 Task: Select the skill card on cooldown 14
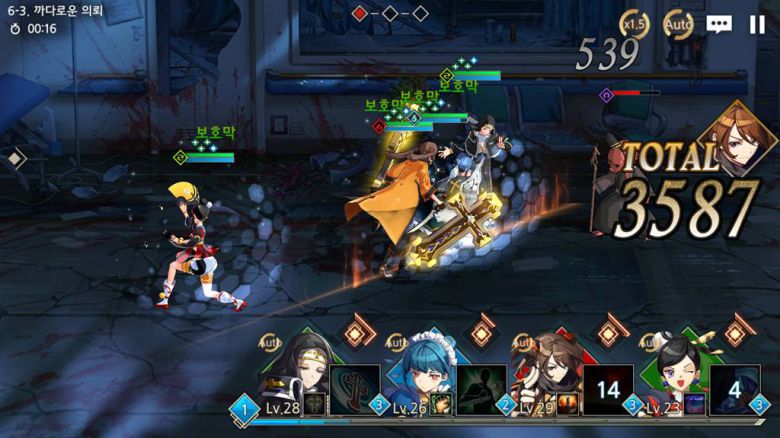click(x=608, y=389)
